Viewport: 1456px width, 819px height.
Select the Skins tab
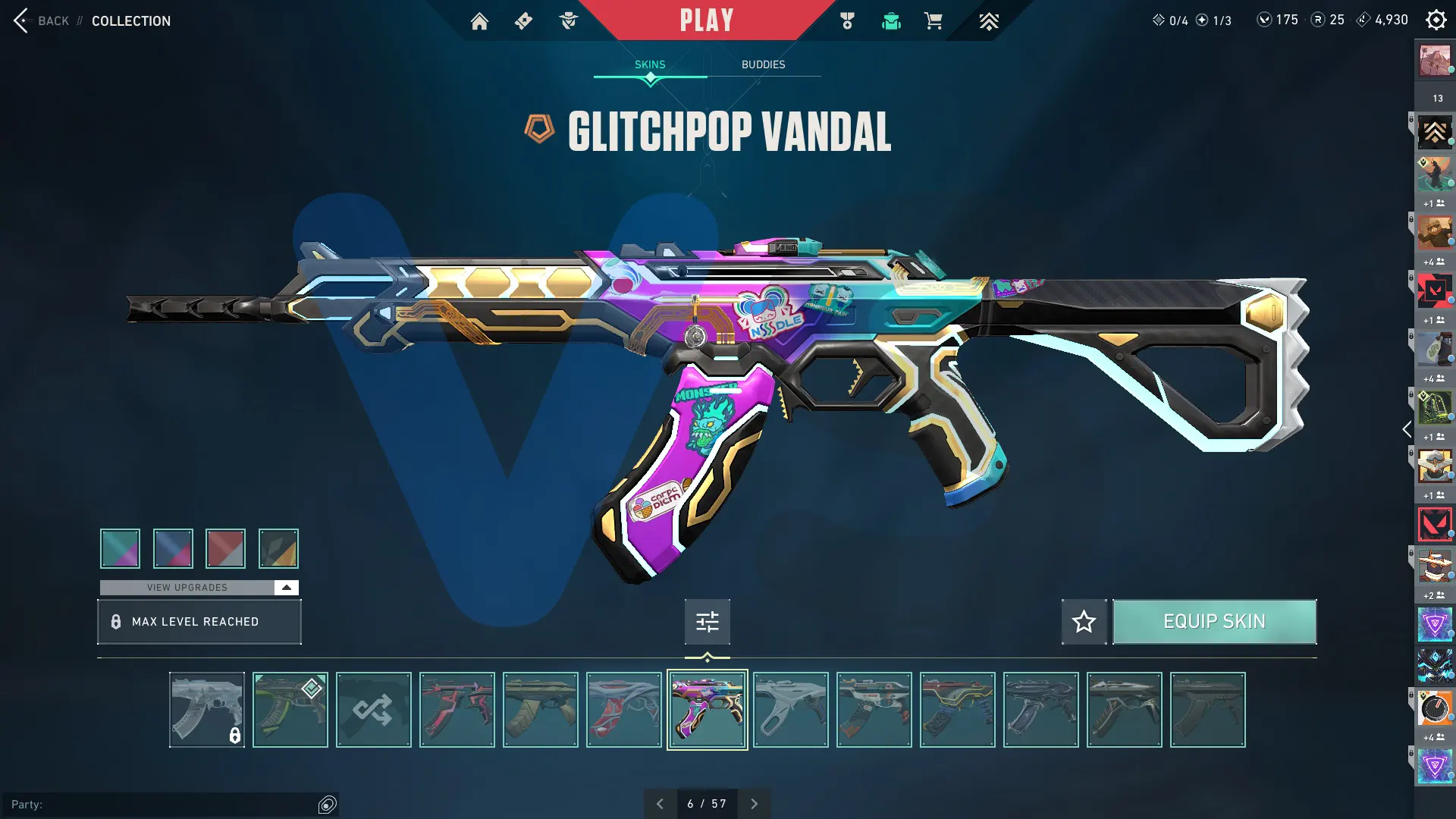tap(650, 64)
